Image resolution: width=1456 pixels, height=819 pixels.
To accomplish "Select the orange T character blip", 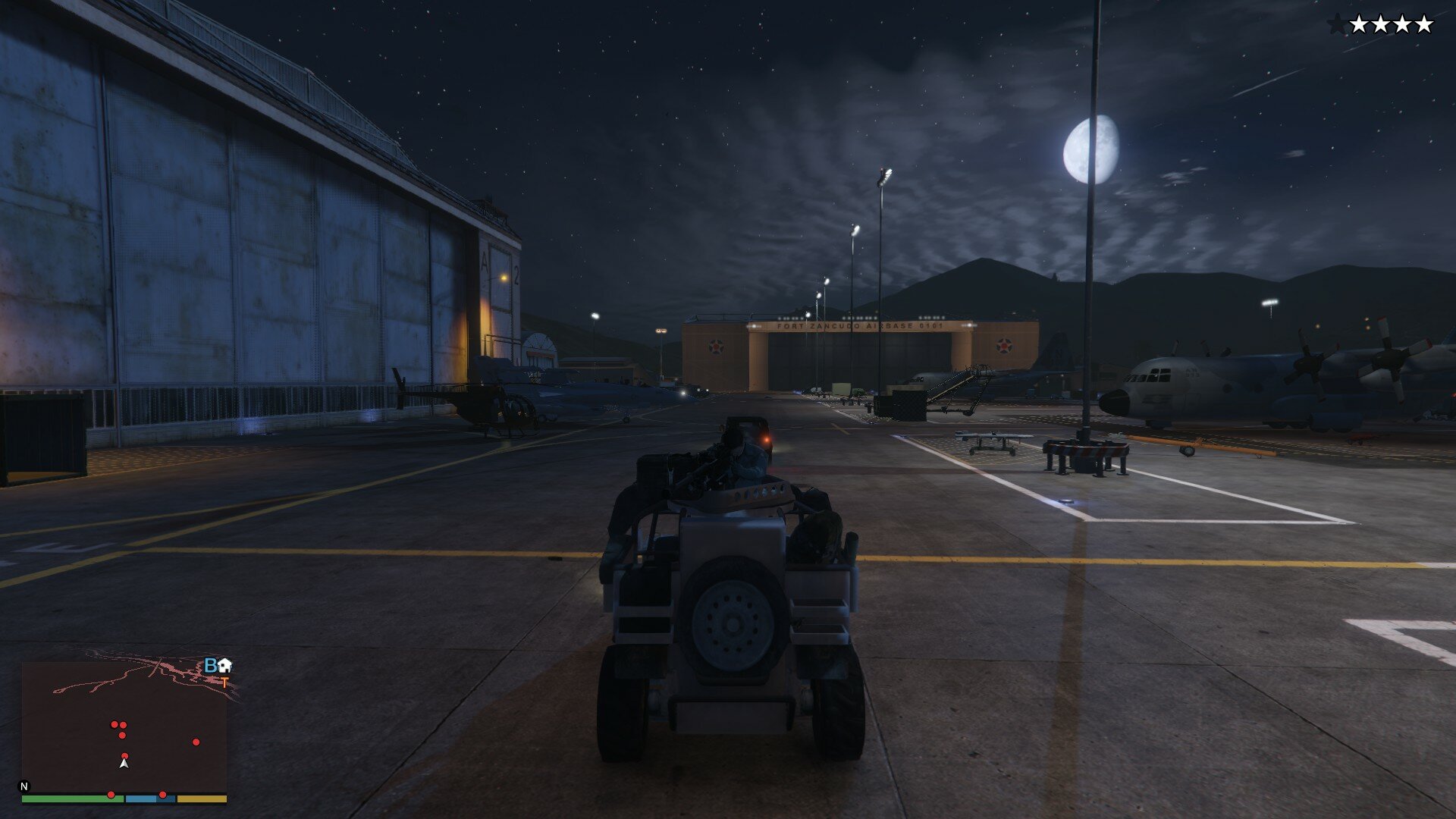I will point(224,683).
